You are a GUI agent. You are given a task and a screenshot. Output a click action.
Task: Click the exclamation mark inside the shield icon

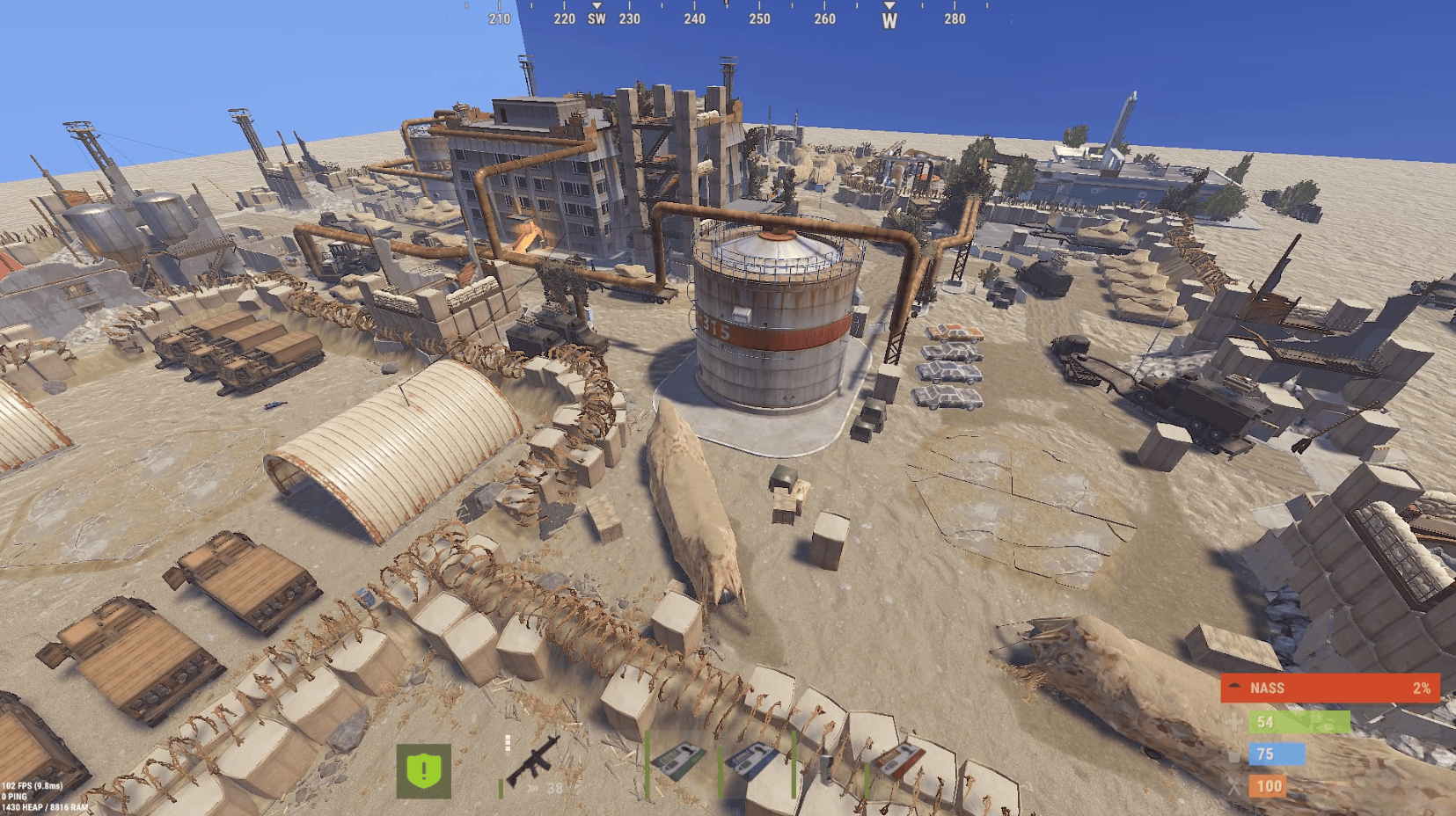pyautogui.click(x=423, y=769)
